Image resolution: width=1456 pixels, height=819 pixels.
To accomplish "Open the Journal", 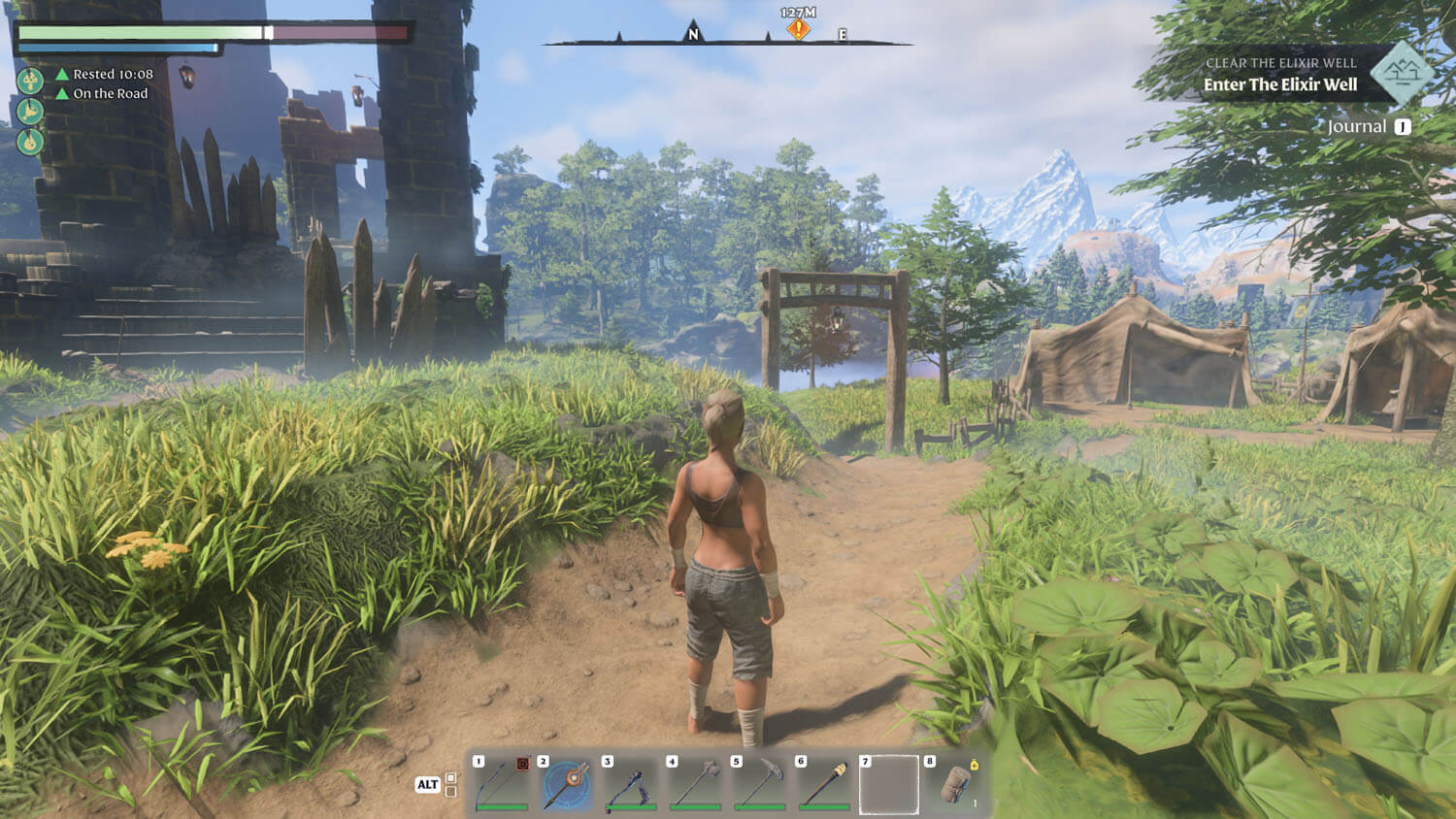I will tap(1363, 126).
